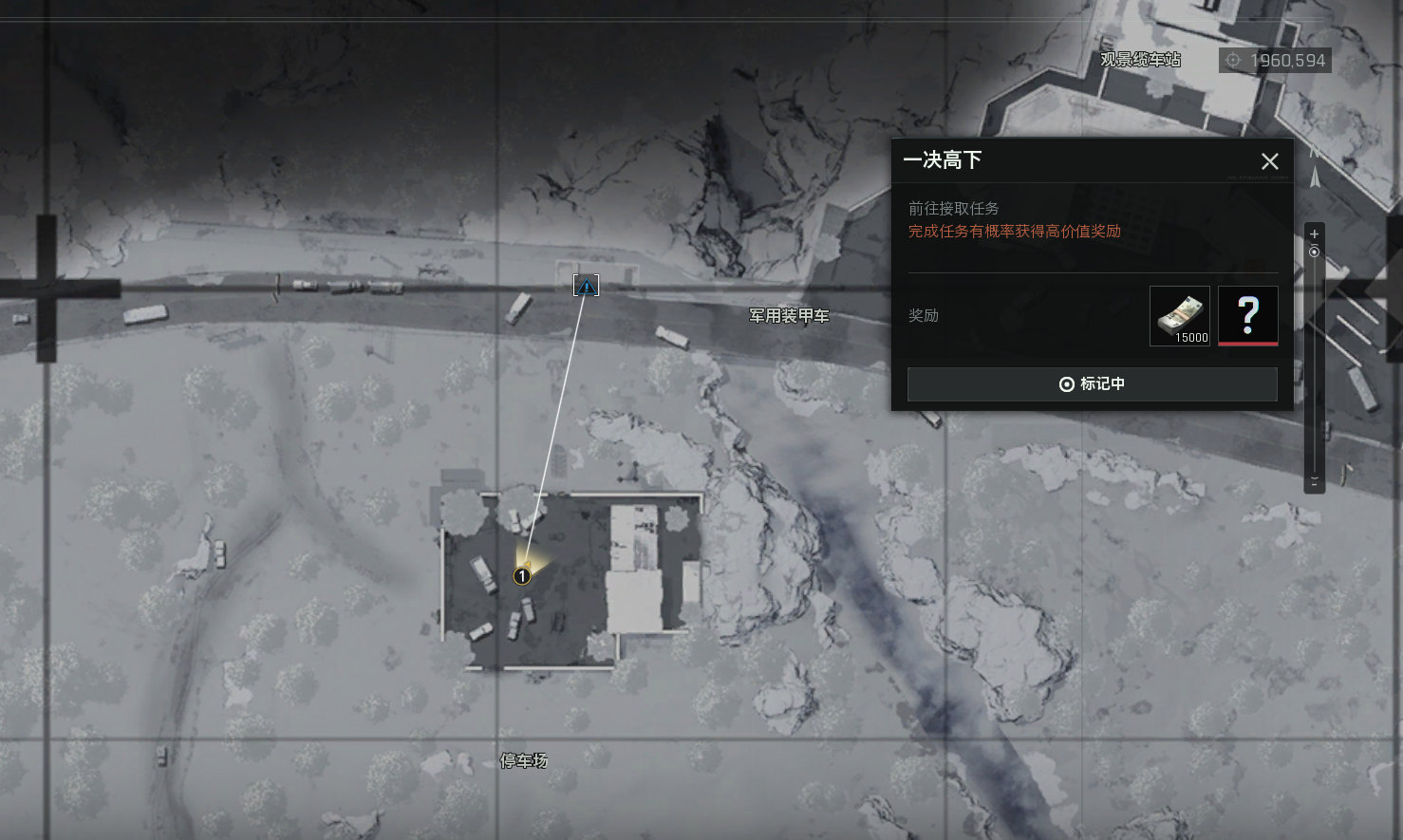
Task: Select the yellow player marker numbered 1
Action: [521, 576]
